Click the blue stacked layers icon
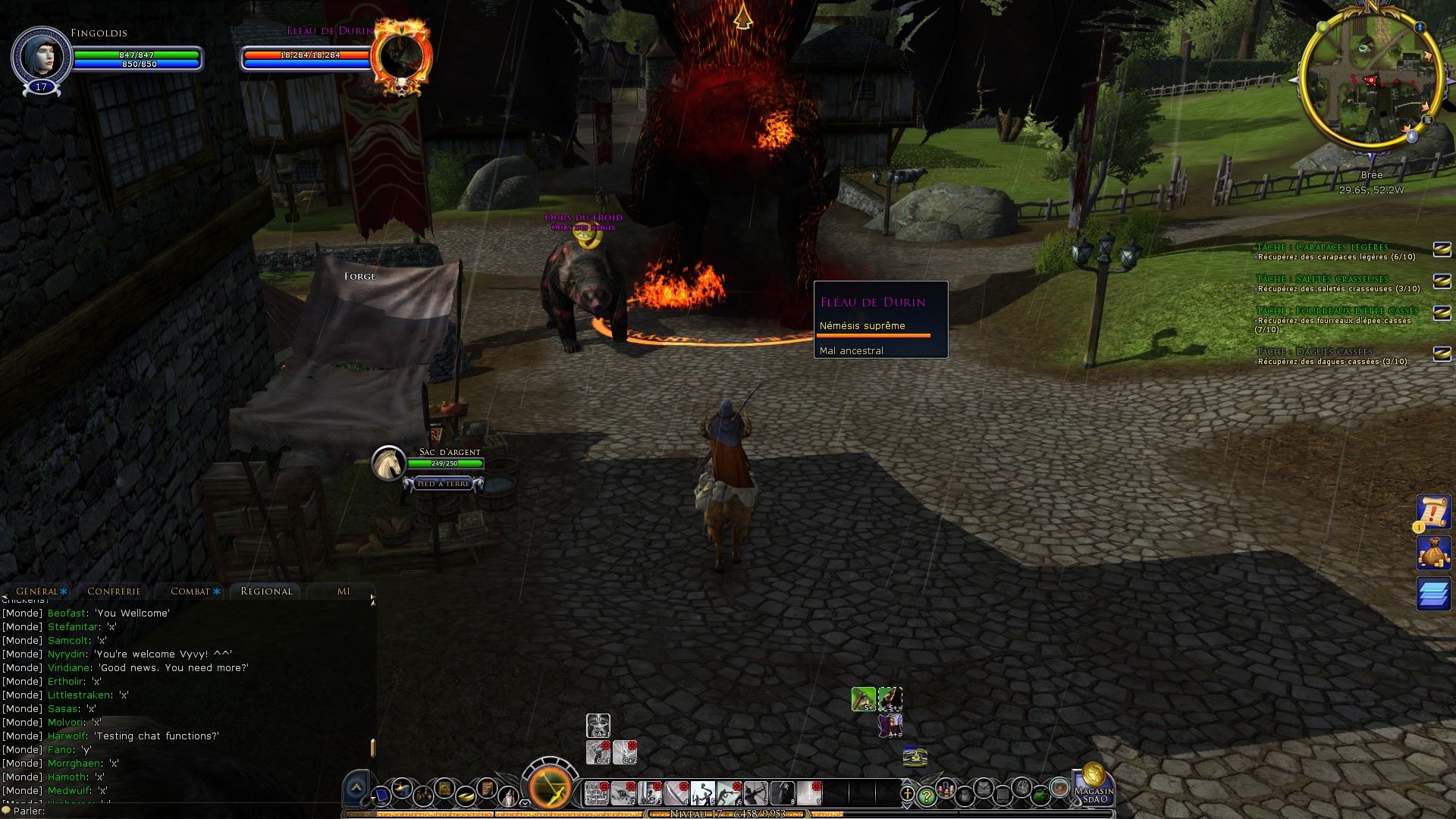This screenshot has height=819, width=1456. (1434, 593)
